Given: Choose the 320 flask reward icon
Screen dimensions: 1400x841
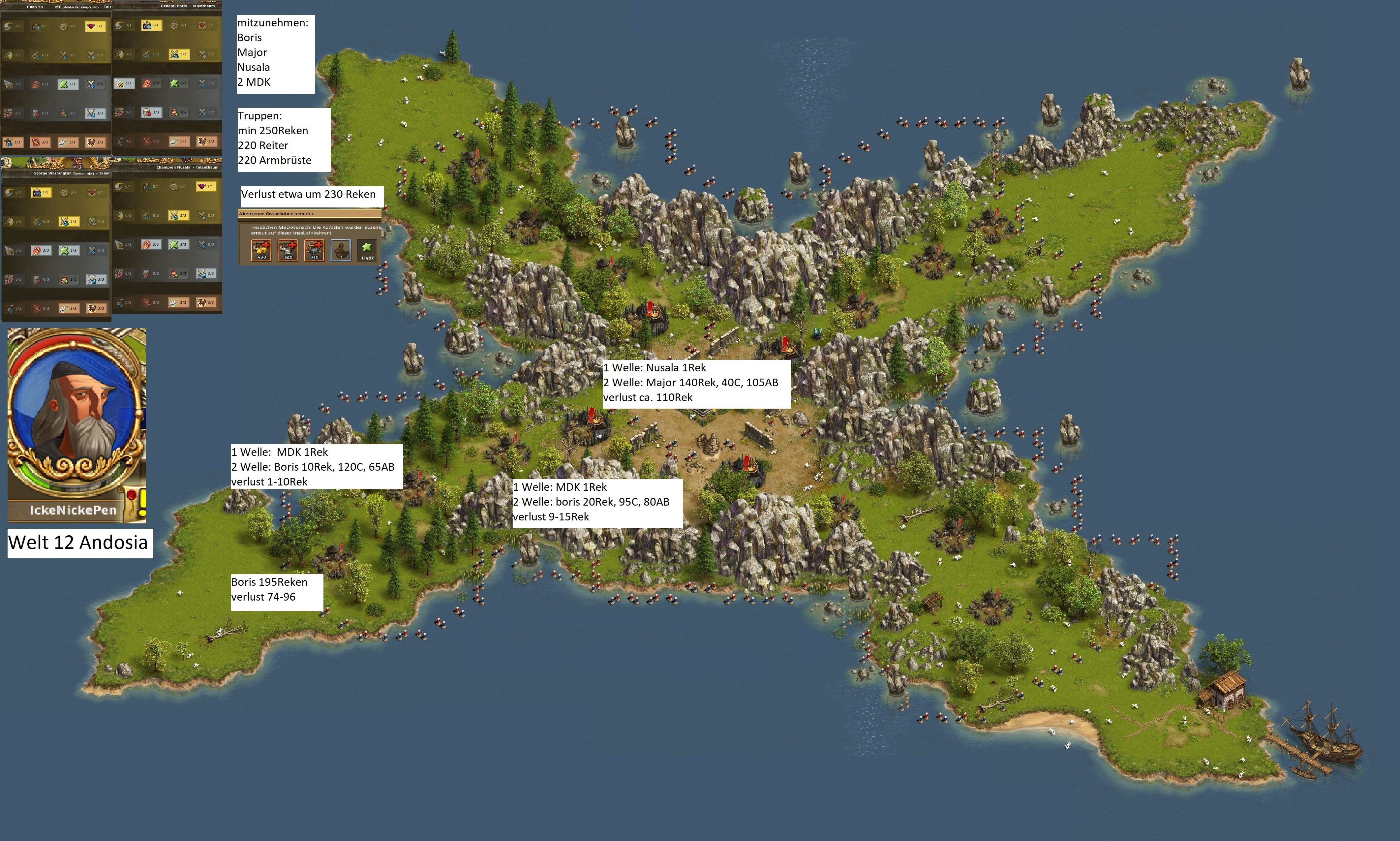Looking at the screenshot, I should [289, 250].
